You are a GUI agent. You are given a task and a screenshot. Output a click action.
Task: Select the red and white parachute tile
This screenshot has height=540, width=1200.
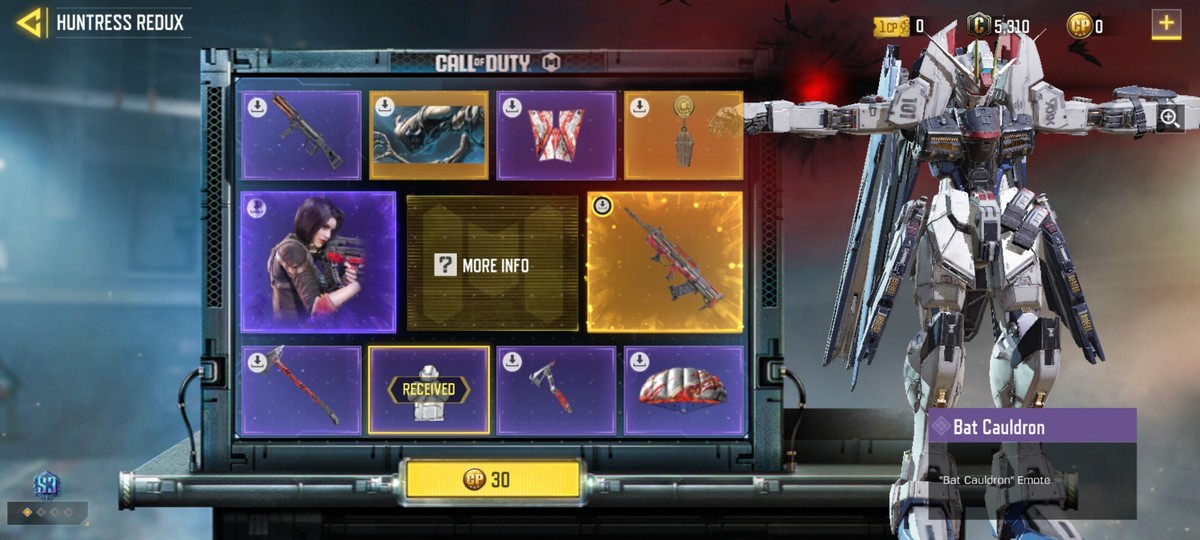coord(684,390)
